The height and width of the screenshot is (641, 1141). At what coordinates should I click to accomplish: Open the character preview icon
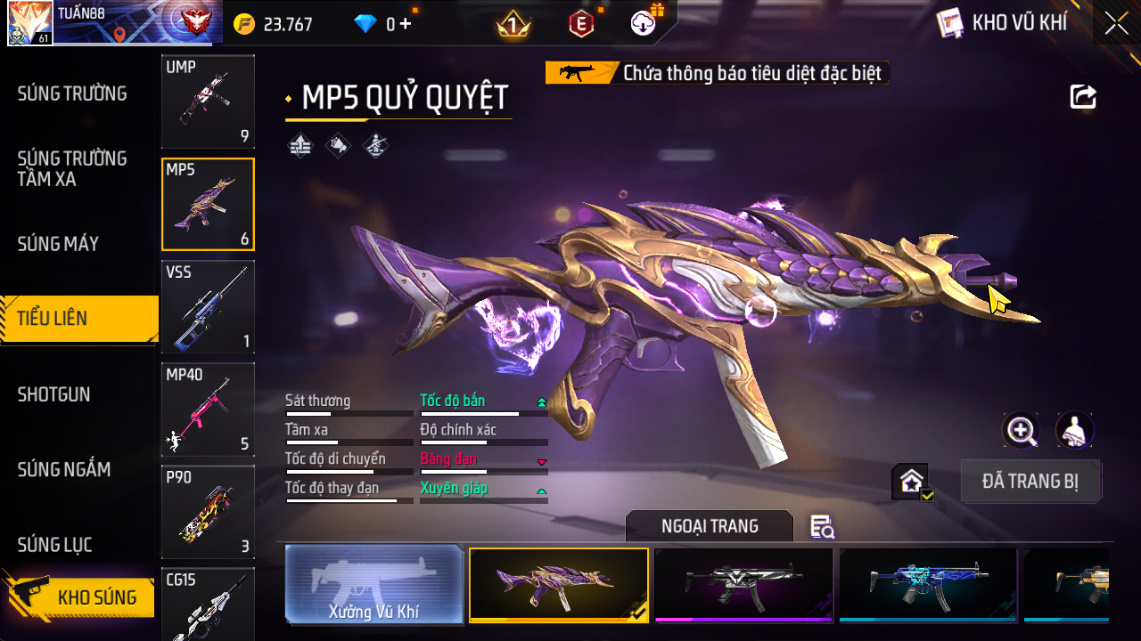(1074, 431)
